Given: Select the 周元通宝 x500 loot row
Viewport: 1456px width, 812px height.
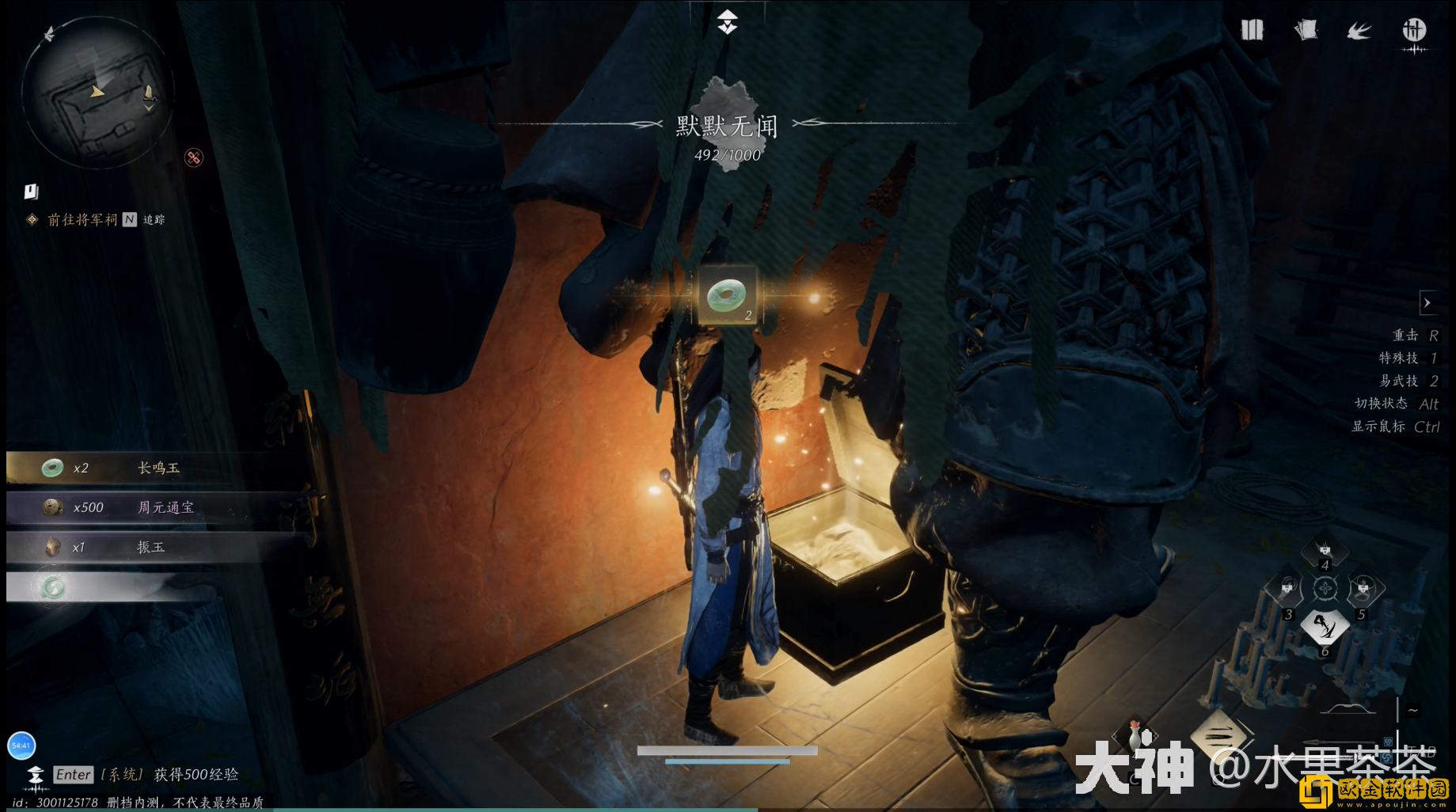Looking at the screenshot, I should (x=158, y=507).
